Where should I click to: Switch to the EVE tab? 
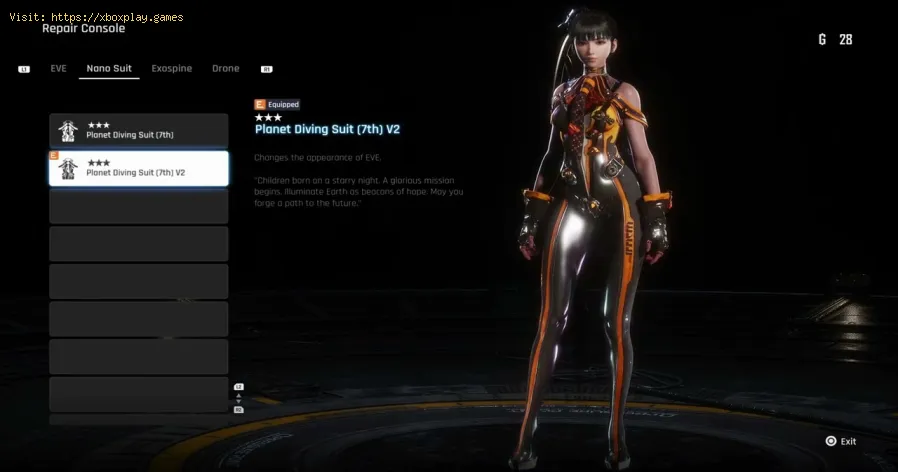coord(58,69)
